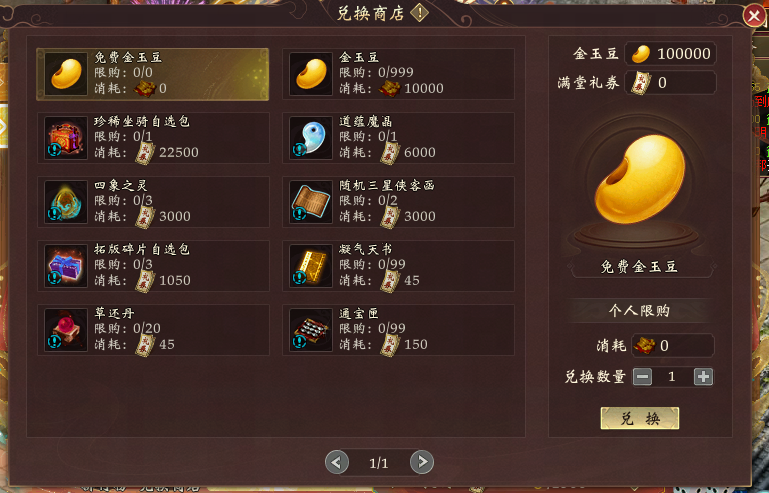Select the 通宝匣 item

398,329
